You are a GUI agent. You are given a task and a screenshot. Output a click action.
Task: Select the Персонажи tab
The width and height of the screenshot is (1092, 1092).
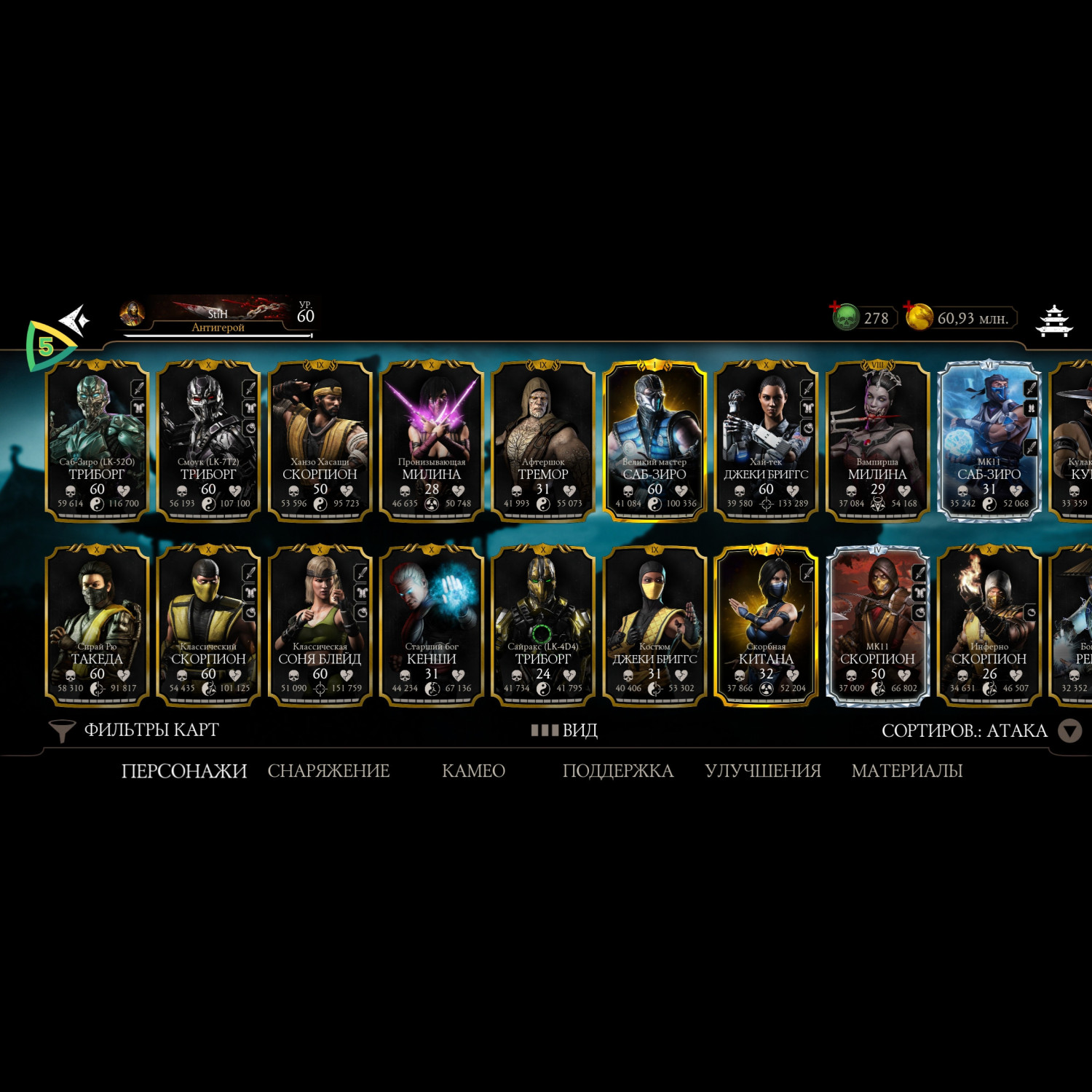click(x=184, y=771)
